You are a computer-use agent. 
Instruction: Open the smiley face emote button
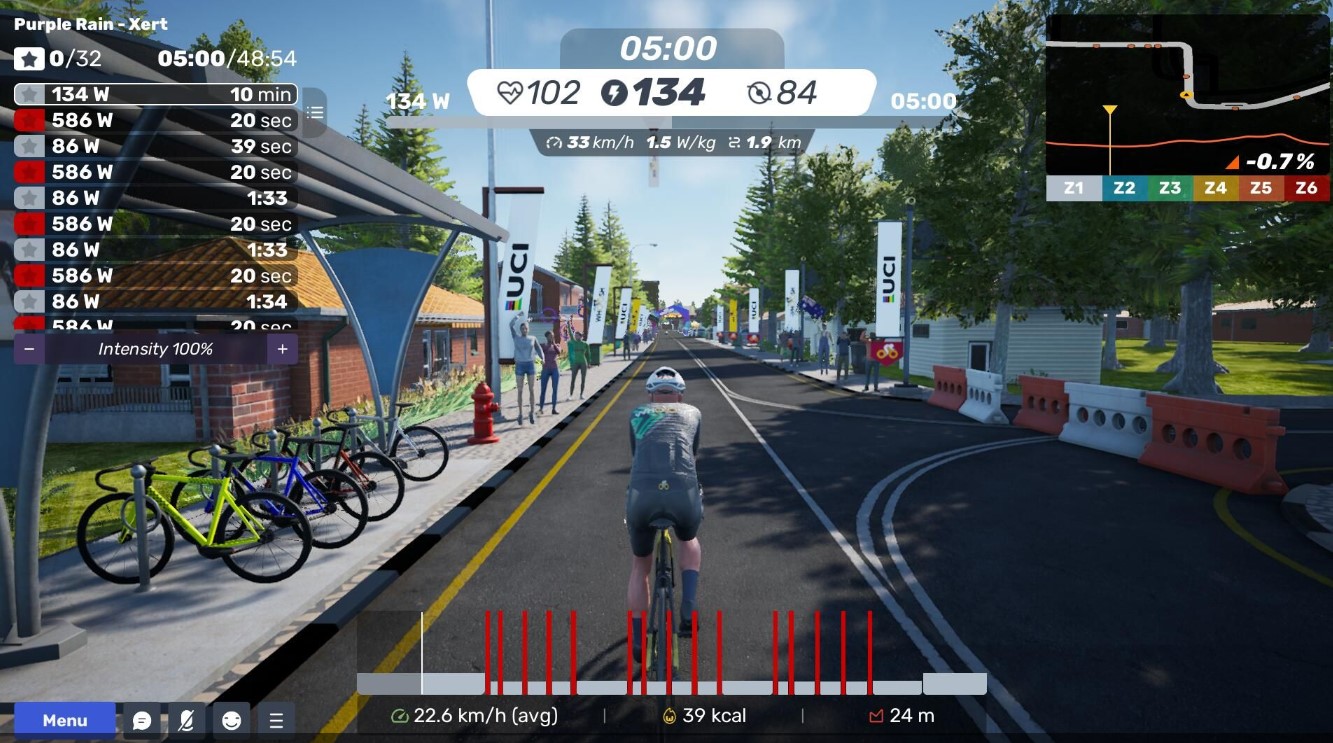tap(231, 720)
